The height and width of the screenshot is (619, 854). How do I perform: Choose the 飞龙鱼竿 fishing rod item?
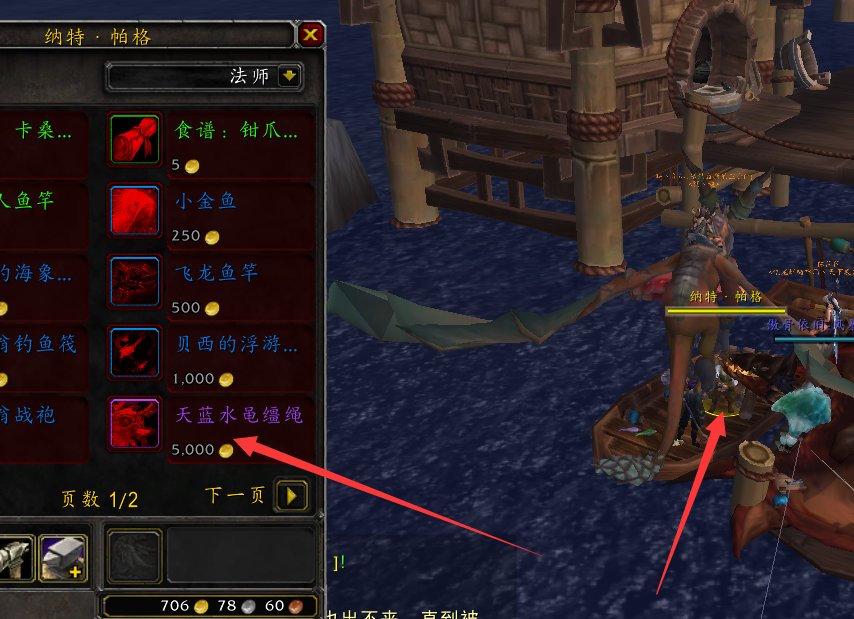[135, 281]
